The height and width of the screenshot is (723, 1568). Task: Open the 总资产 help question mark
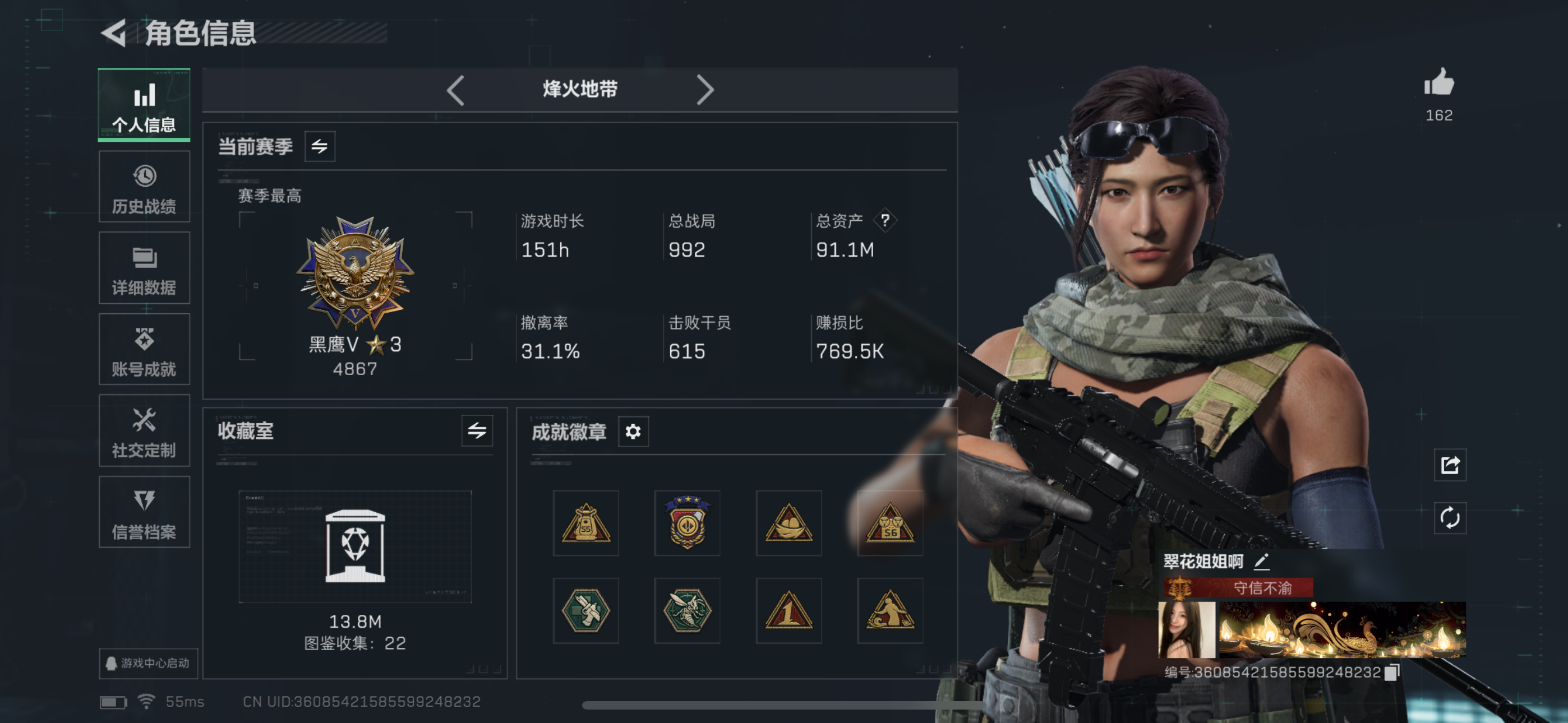pyautogui.click(x=886, y=220)
